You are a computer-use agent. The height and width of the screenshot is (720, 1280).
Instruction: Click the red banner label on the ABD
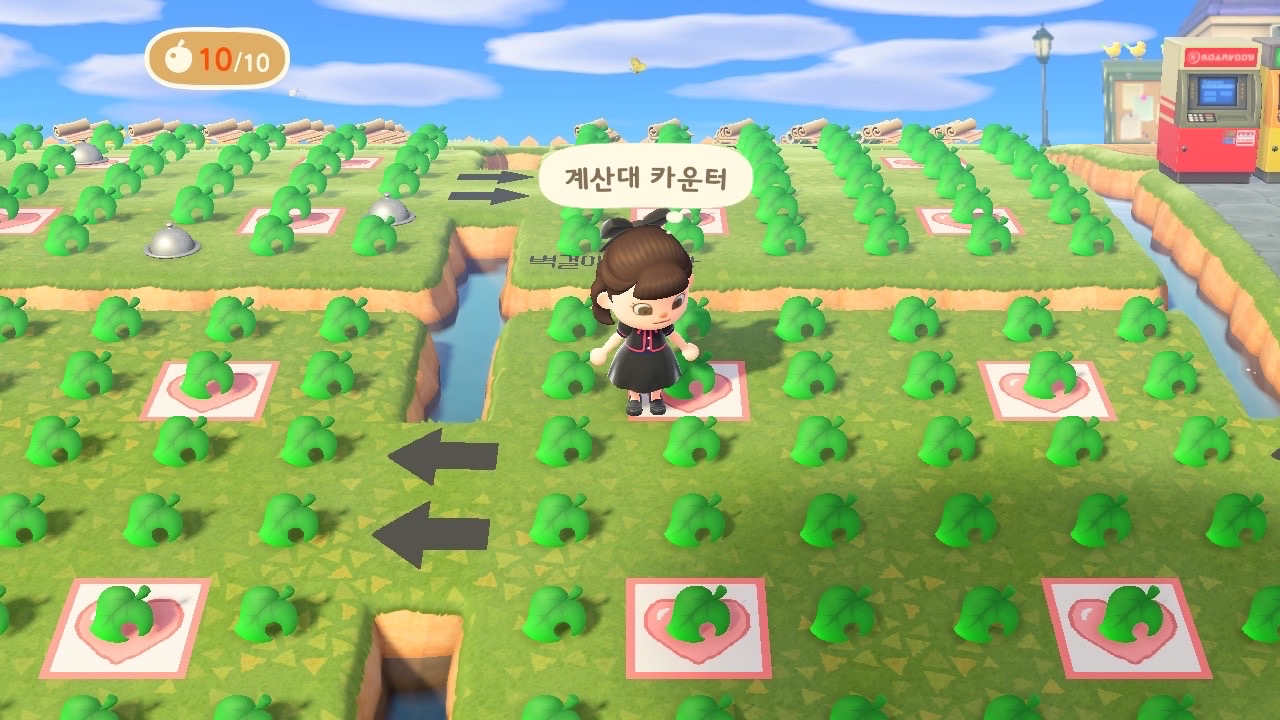[x=1219, y=56]
